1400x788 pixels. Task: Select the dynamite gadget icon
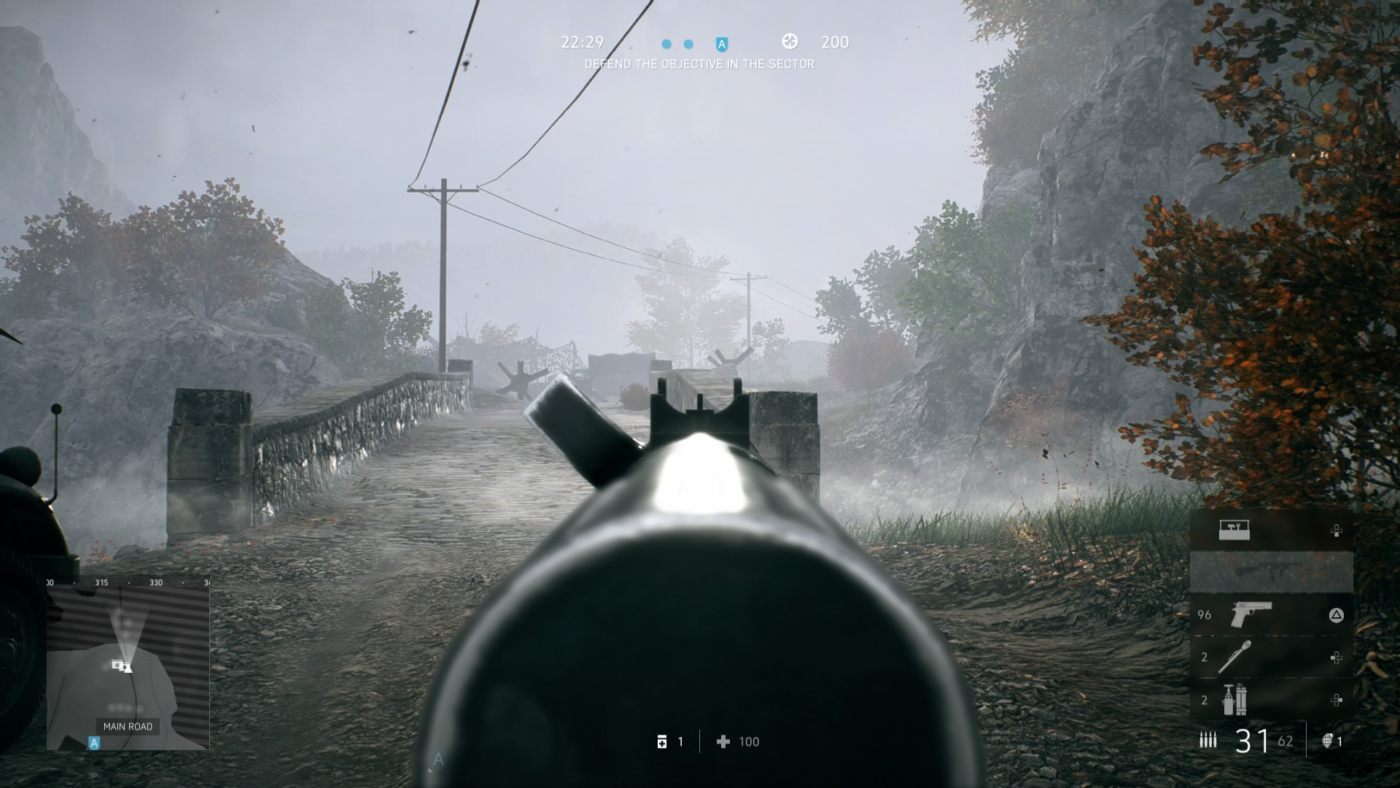pyautogui.click(x=1236, y=698)
